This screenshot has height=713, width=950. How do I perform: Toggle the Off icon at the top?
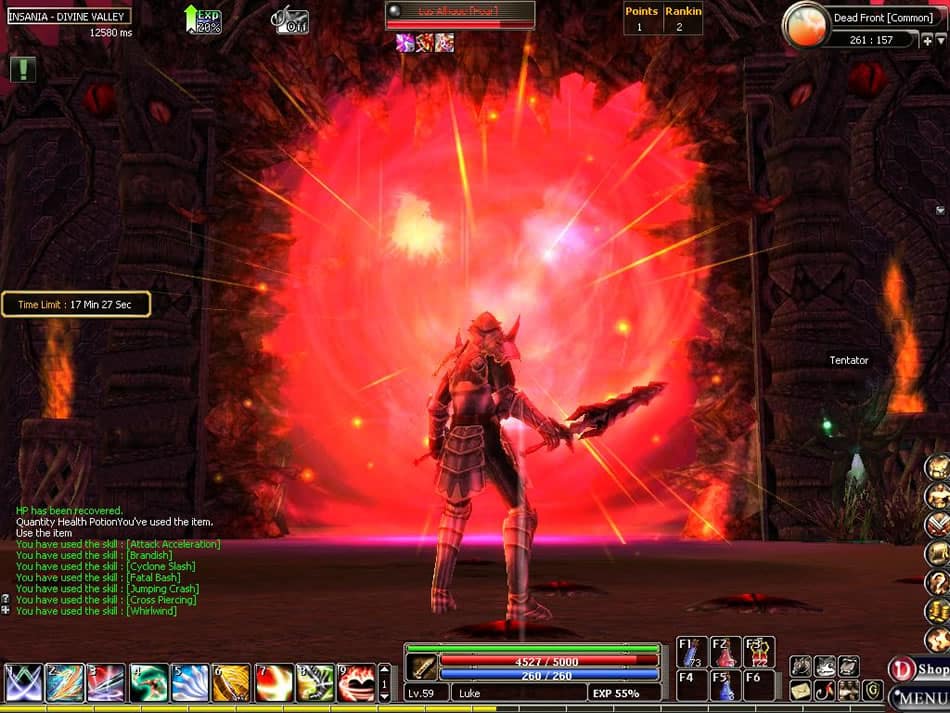click(291, 20)
